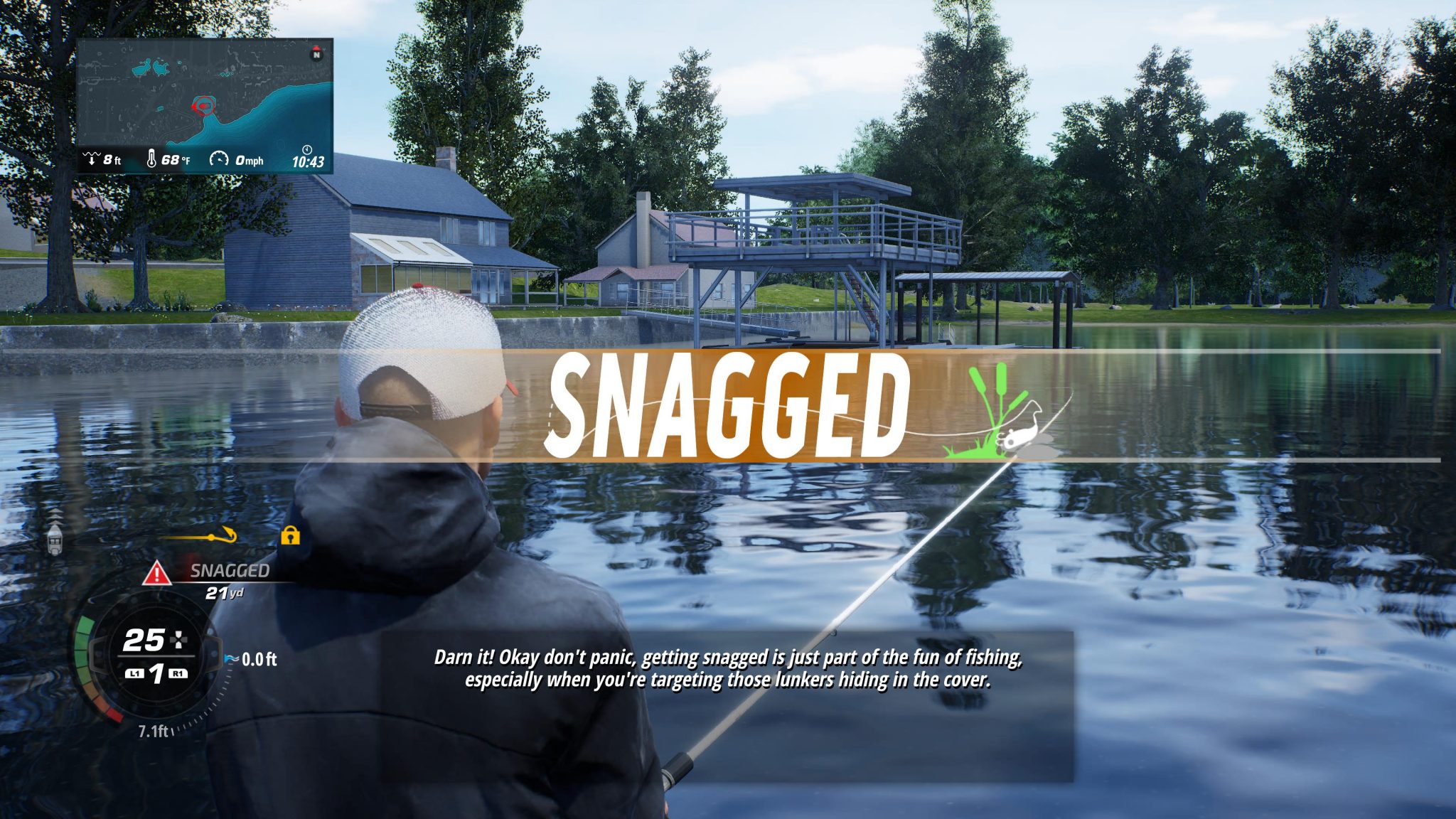Image resolution: width=1456 pixels, height=819 pixels.
Task: Click the red SNAGGED warning triangle
Action: tap(156, 573)
